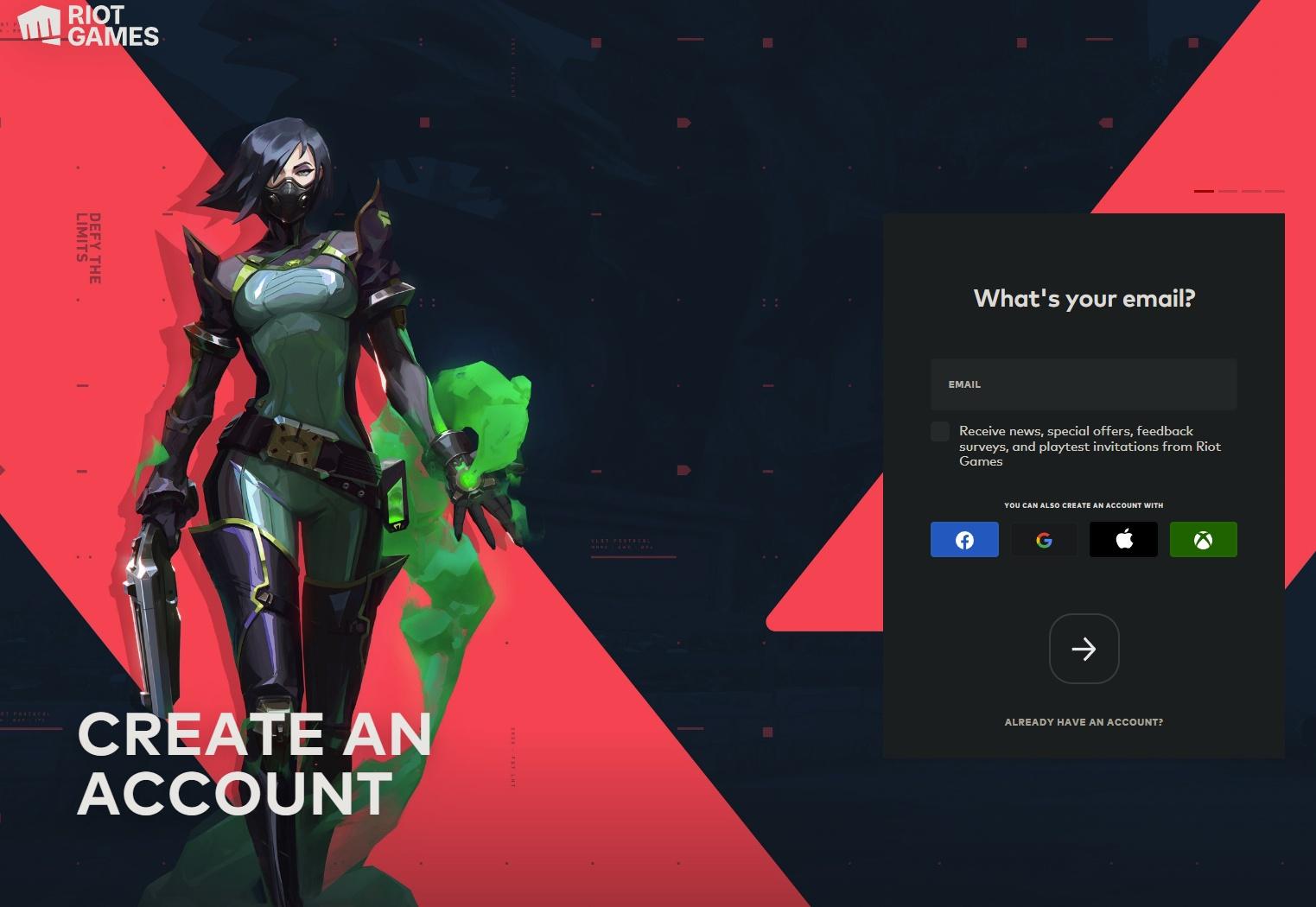The width and height of the screenshot is (1316, 907).
Task: Click the Apple logo button
Action: (1123, 539)
